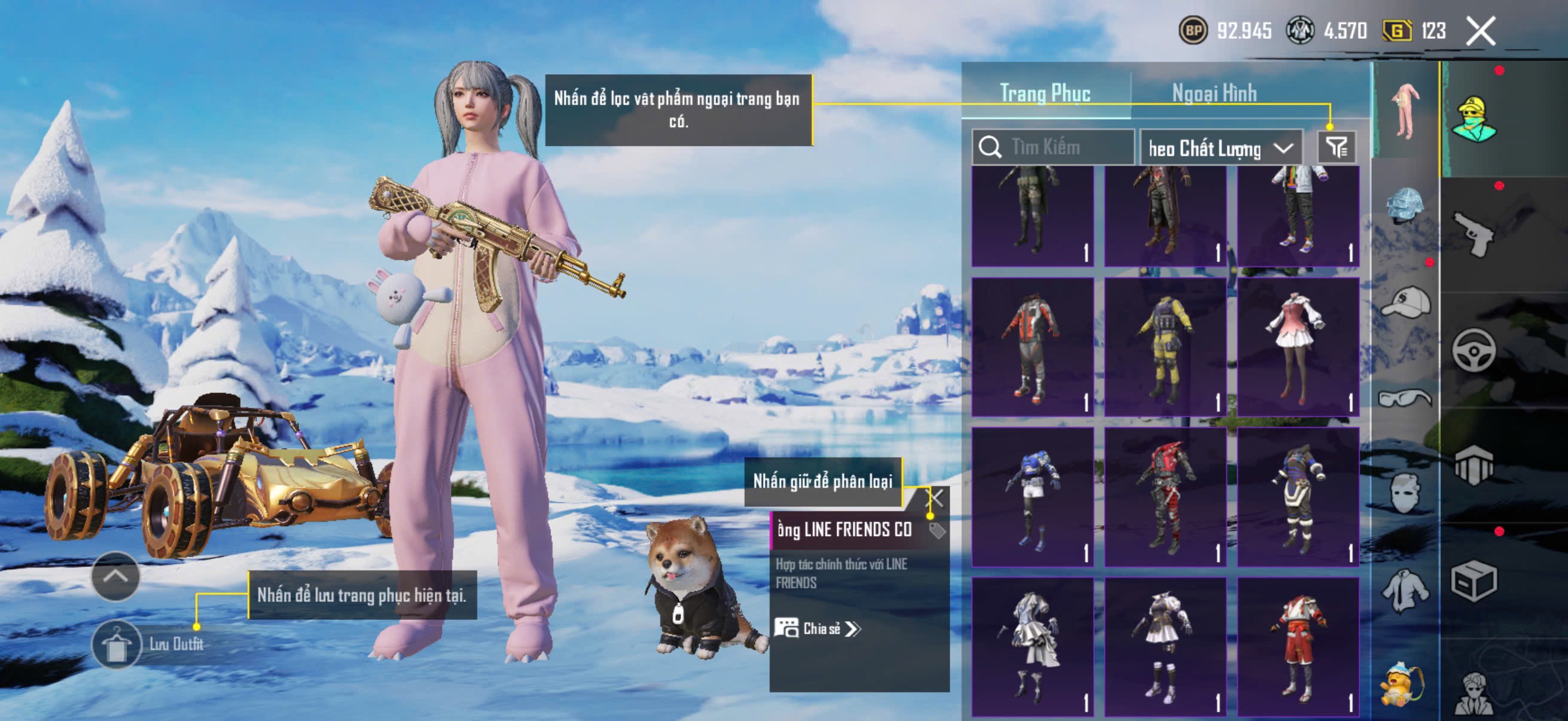Show the face mask category
This screenshot has width=1568, height=721.
(1405, 491)
